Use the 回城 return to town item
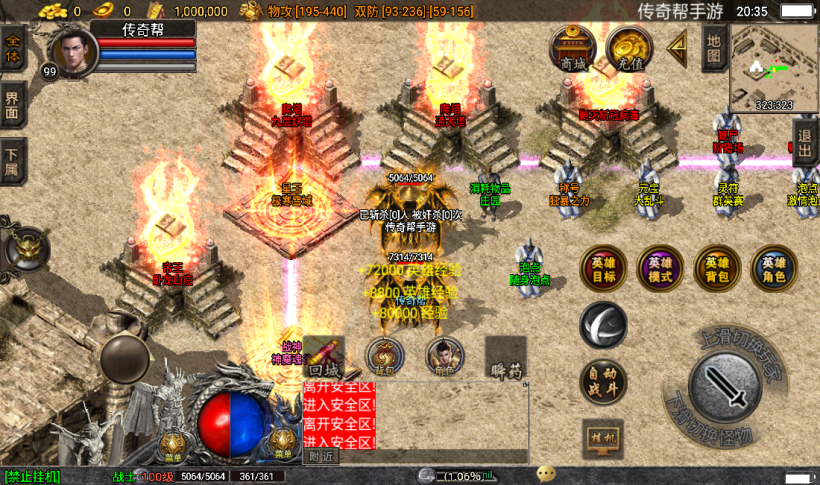This screenshot has height=485, width=820. point(323,357)
